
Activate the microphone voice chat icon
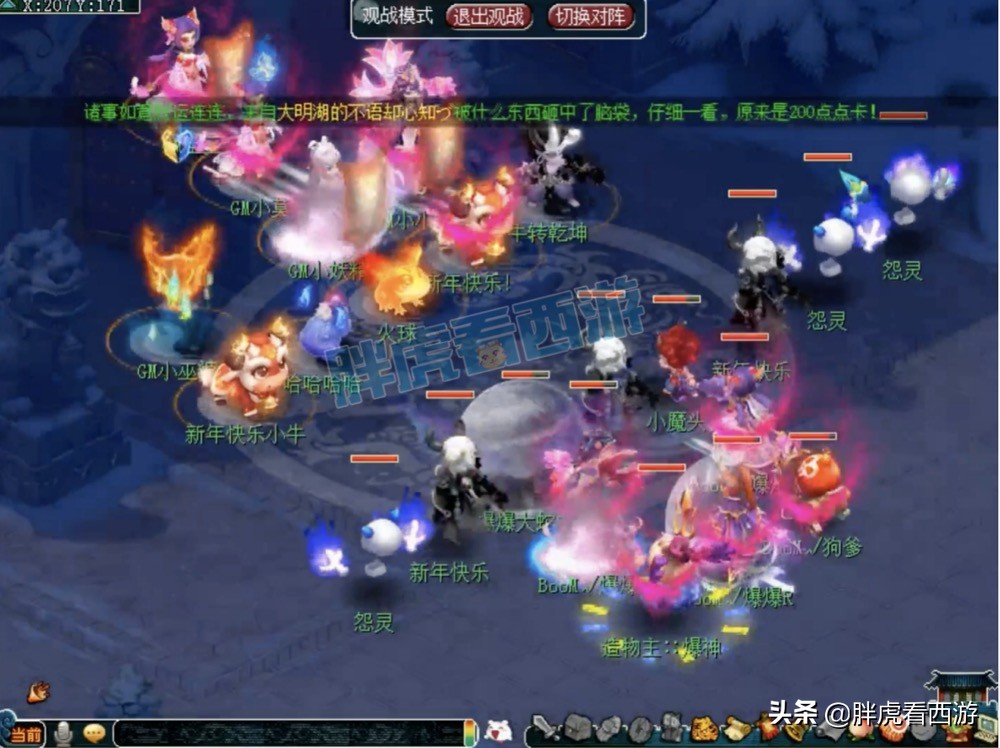tap(65, 734)
